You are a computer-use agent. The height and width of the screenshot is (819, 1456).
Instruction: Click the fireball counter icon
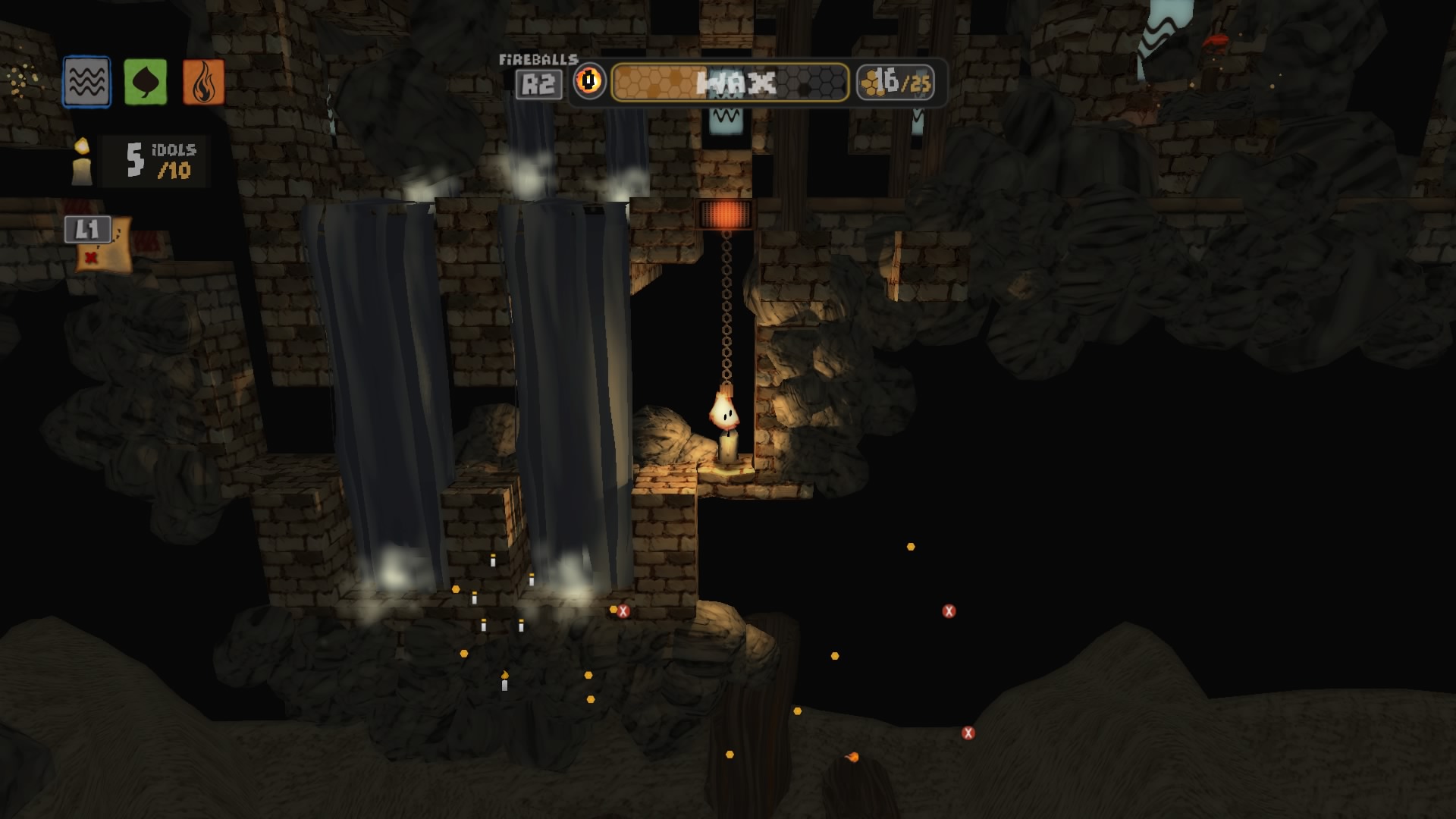[588, 80]
